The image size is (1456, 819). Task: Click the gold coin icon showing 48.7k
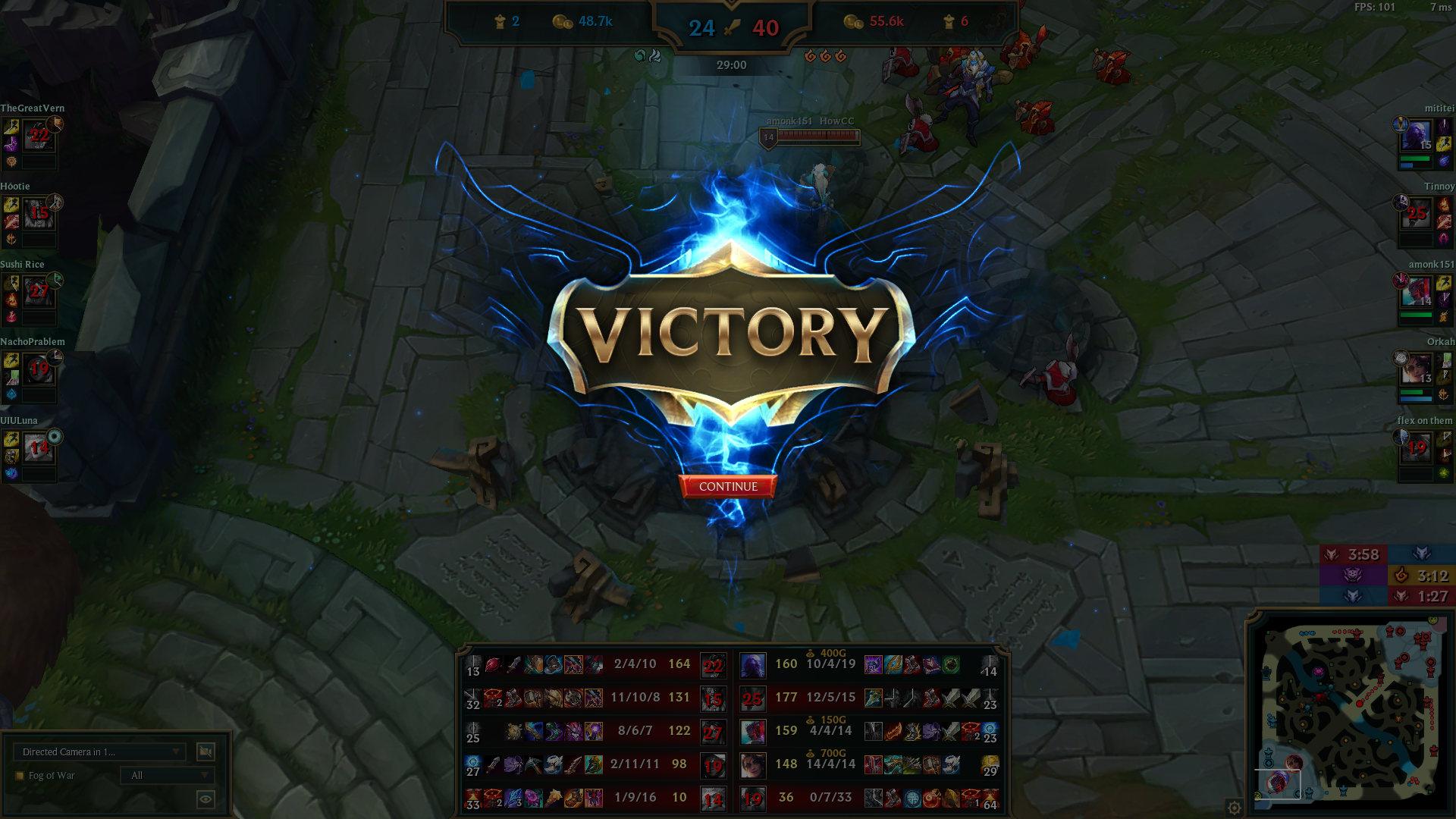tap(561, 22)
